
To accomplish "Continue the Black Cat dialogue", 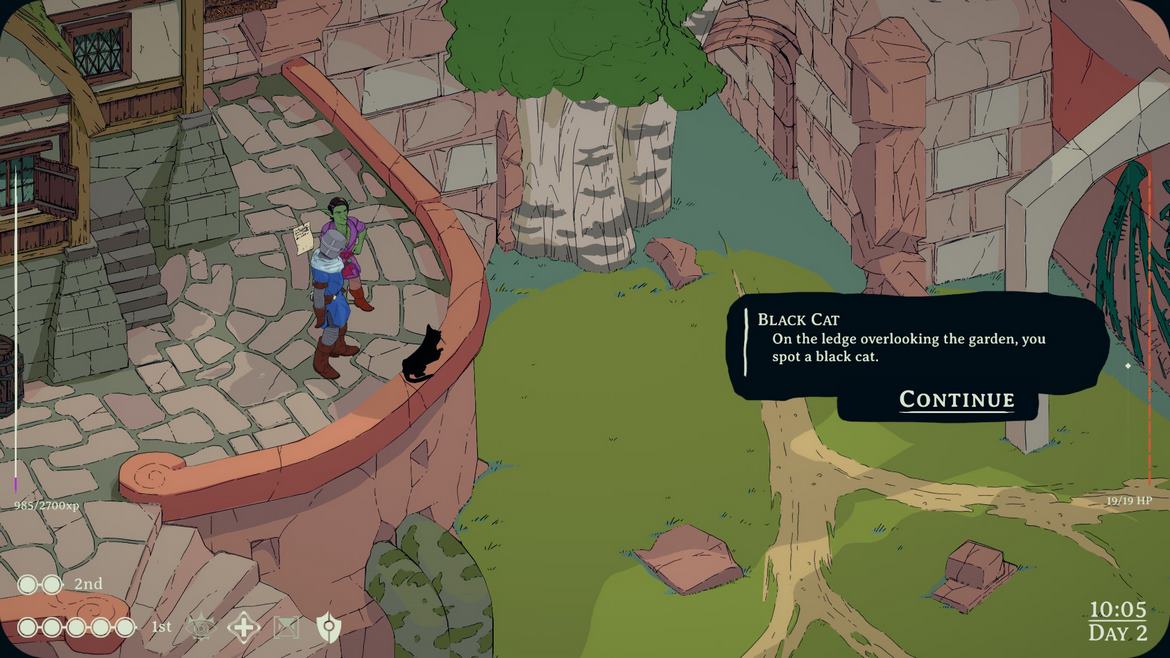I will click(956, 400).
